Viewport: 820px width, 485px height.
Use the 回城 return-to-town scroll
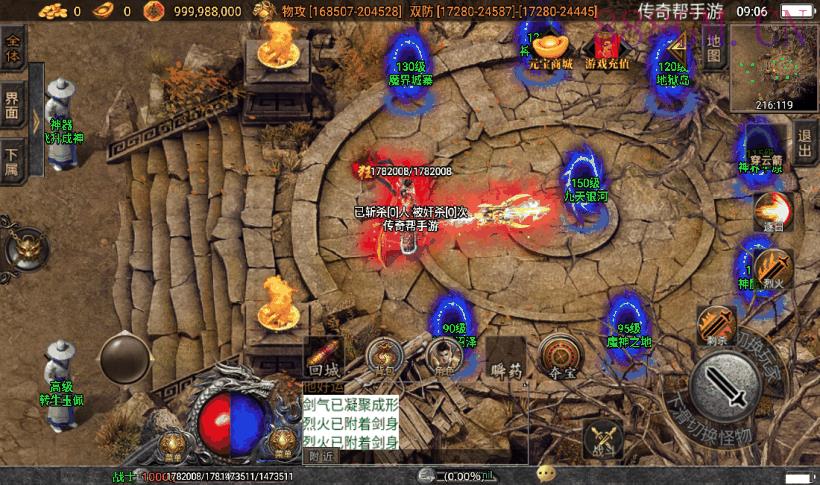325,355
